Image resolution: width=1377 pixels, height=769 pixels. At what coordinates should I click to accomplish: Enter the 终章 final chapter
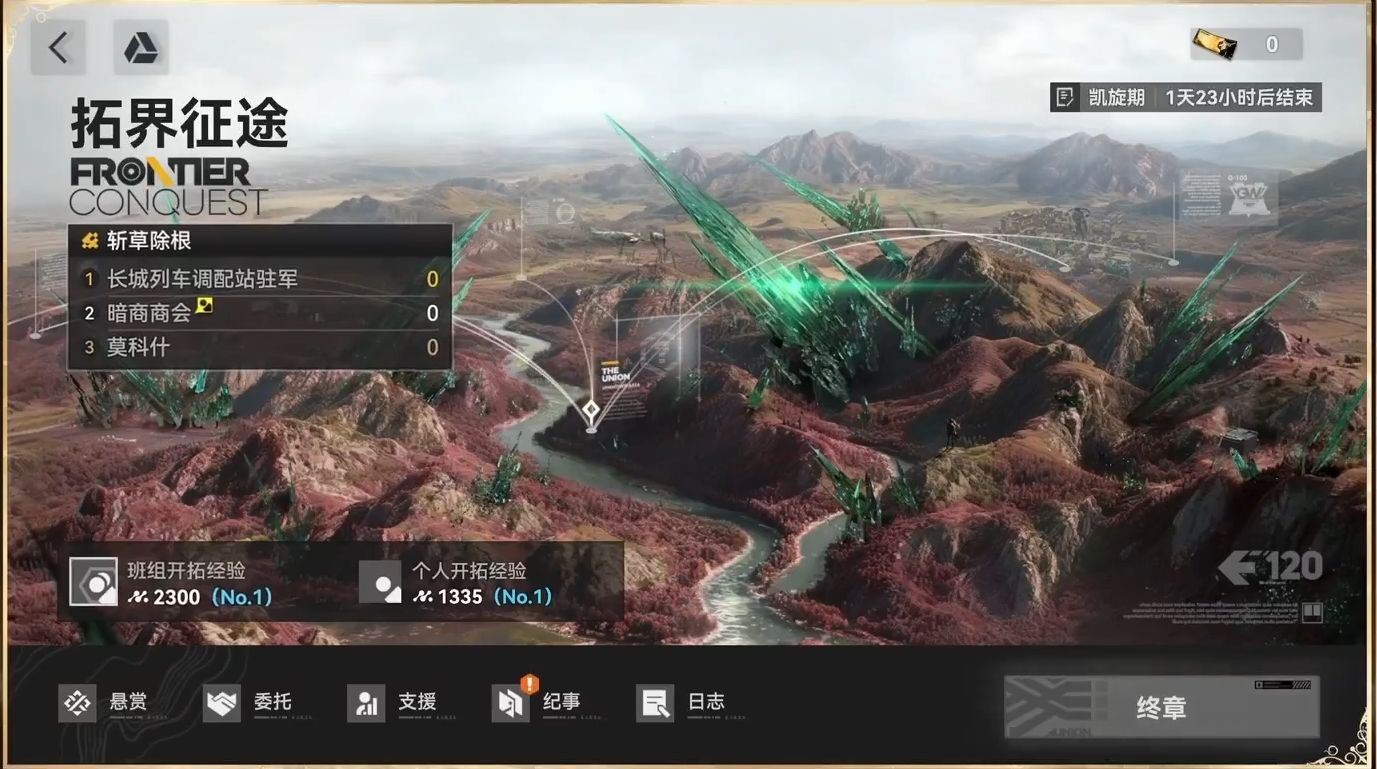pos(1161,707)
